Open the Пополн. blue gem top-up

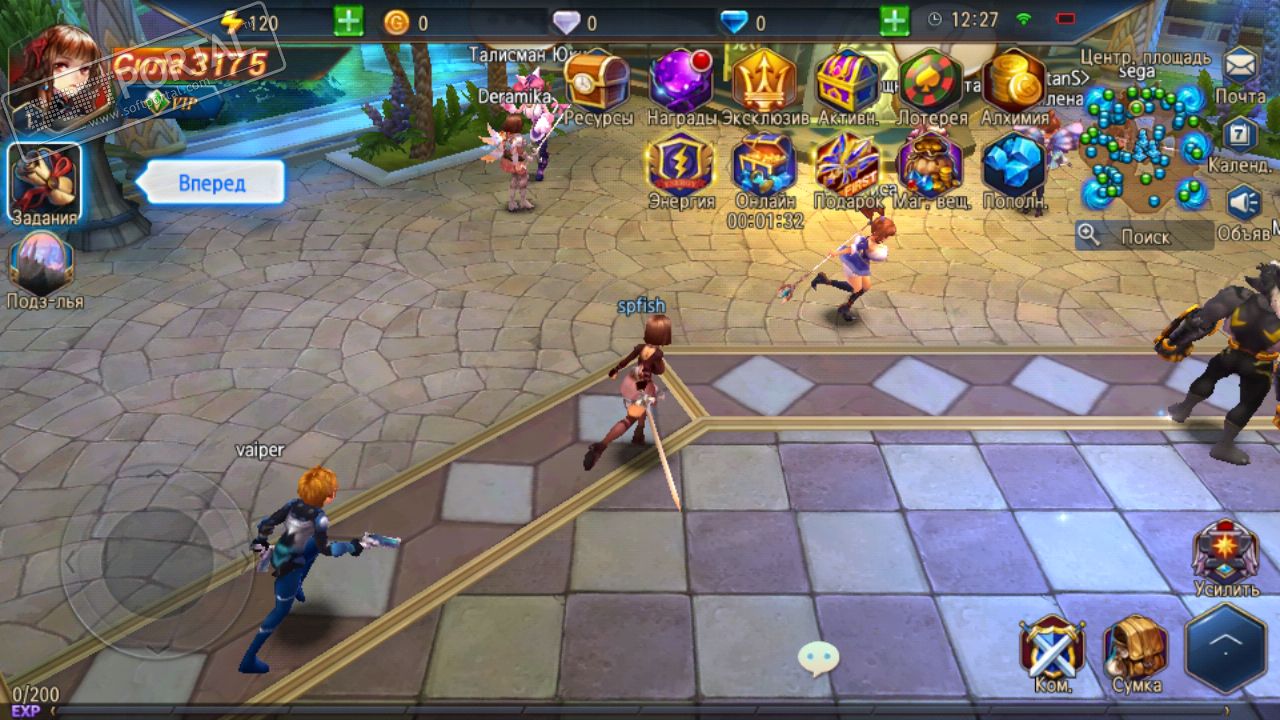(x=1014, y=164)
